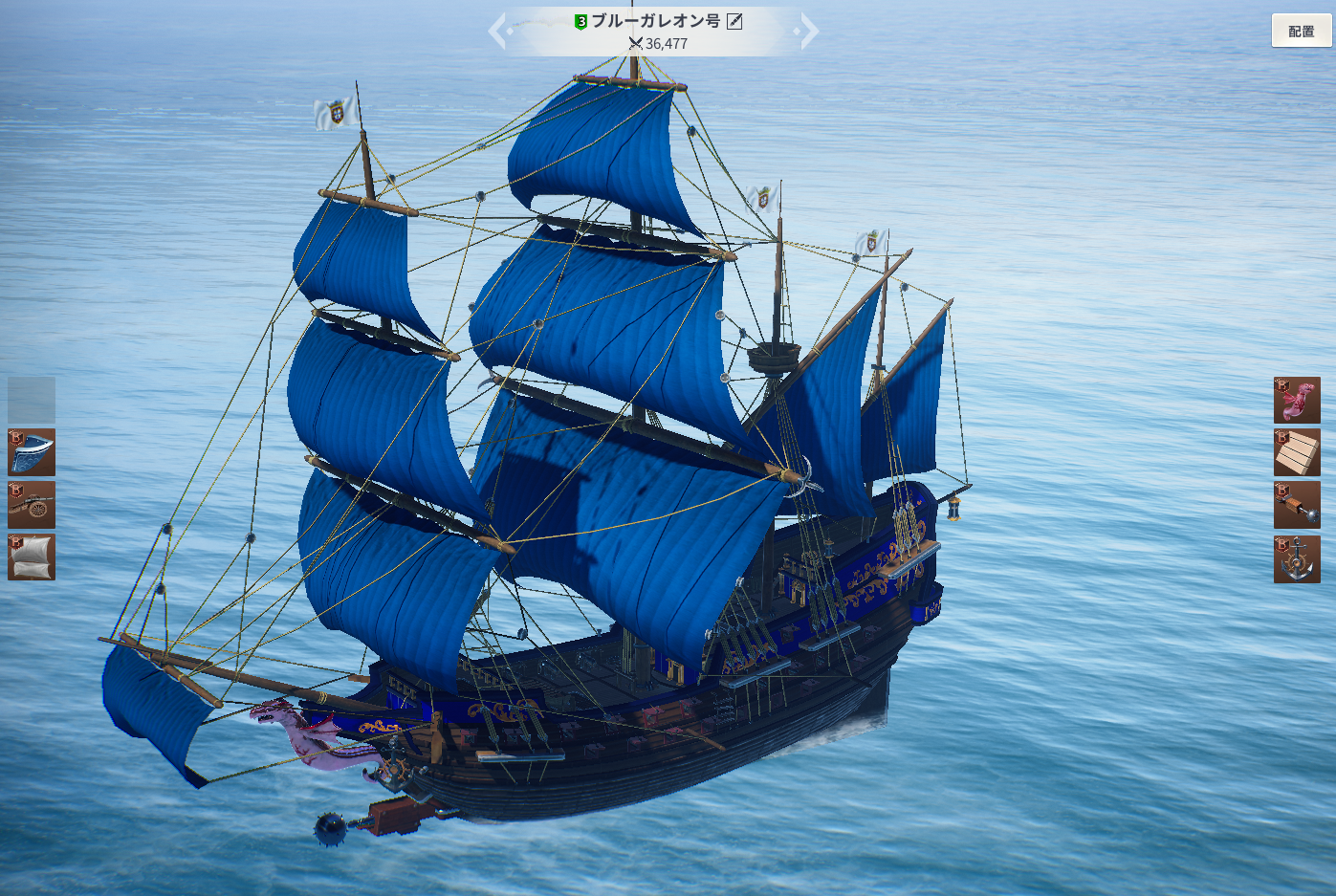The image size is (1336, 896).
Task: Choose the white sail equipment slot
Action: coord(32,557)
